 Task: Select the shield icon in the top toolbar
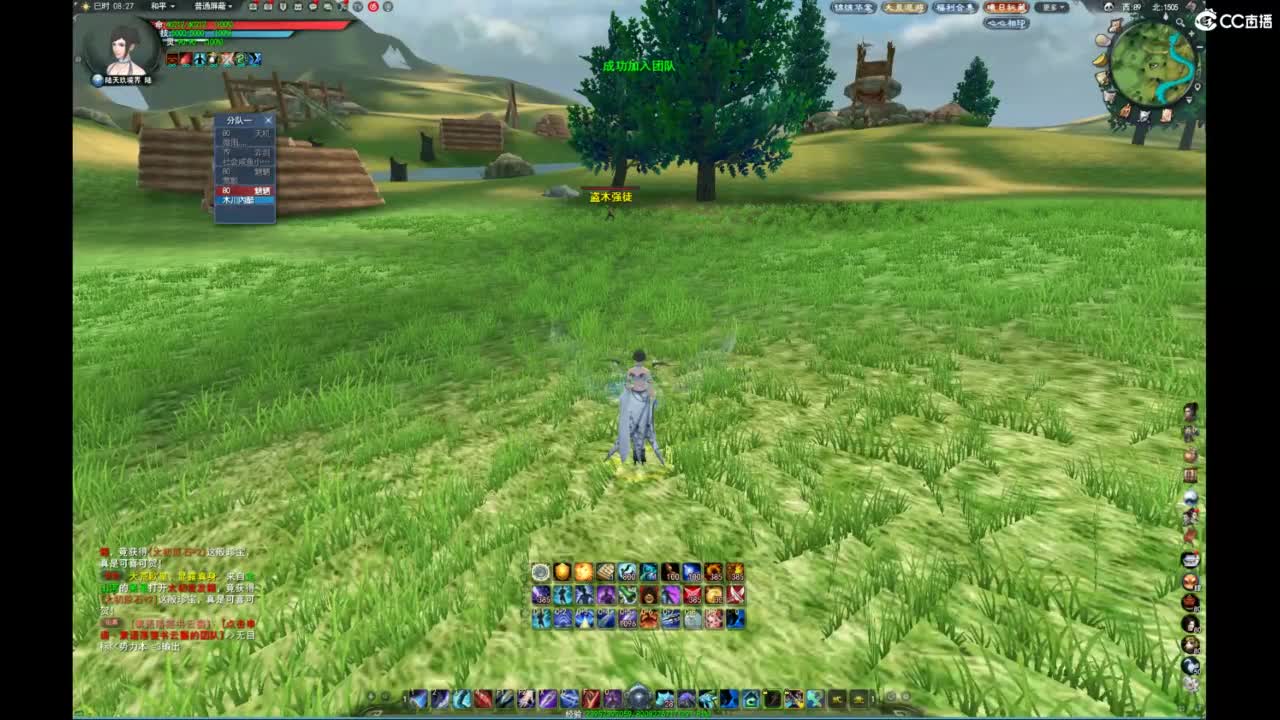[283, 7]
